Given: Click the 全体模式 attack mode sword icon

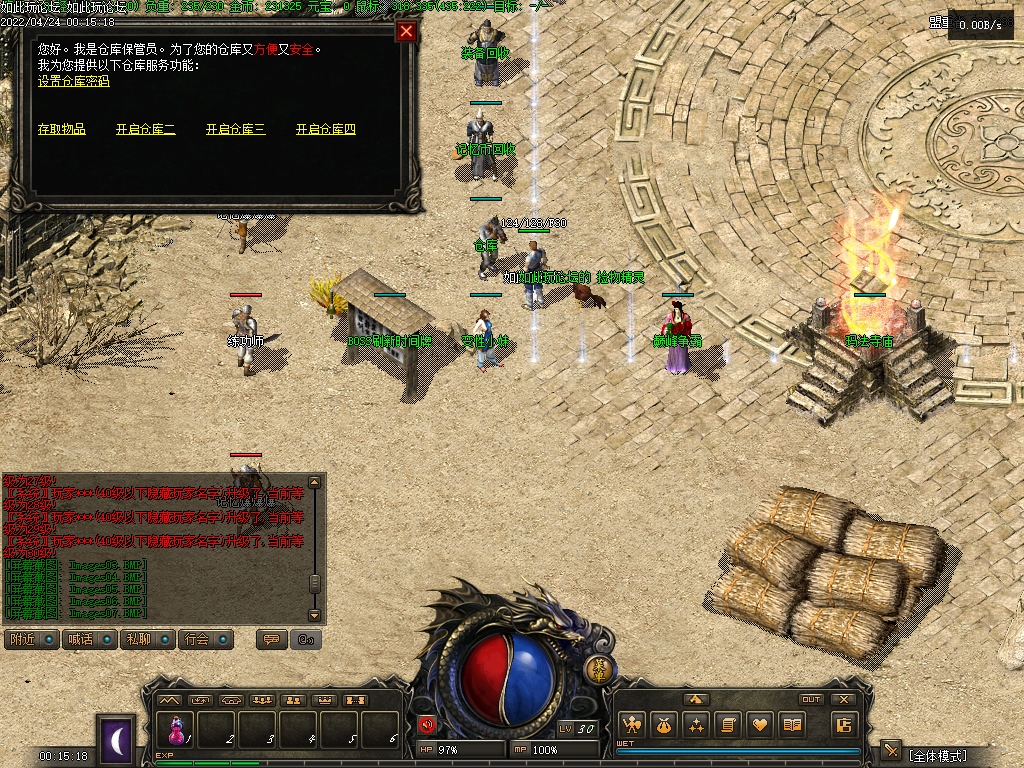Looking at the screenshot, I should (x=891, y=751).
